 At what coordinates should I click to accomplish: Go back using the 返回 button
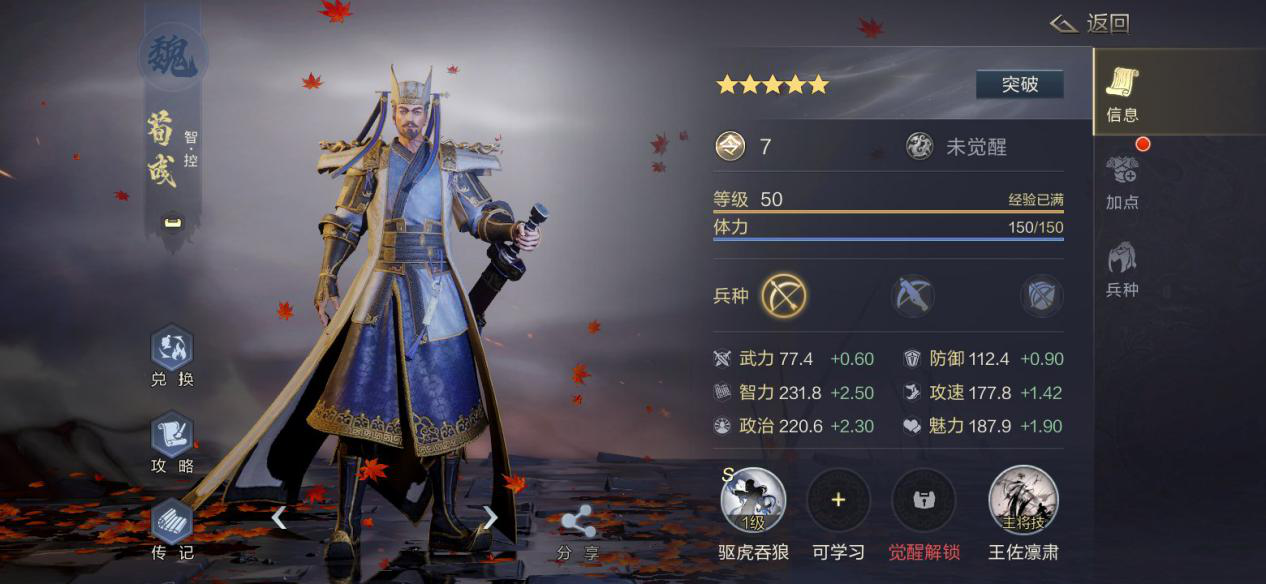(x=1091, y=23)
